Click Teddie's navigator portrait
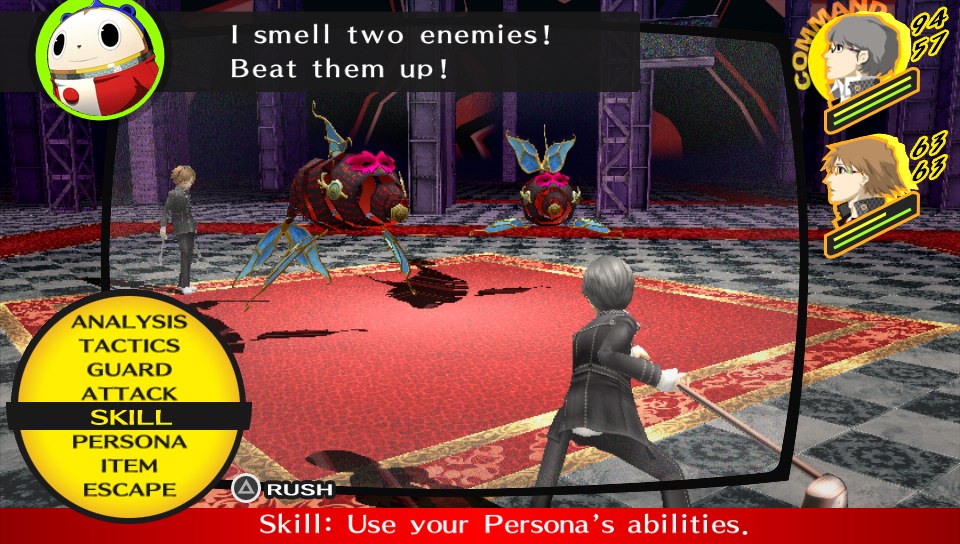 tap(100, 58)
